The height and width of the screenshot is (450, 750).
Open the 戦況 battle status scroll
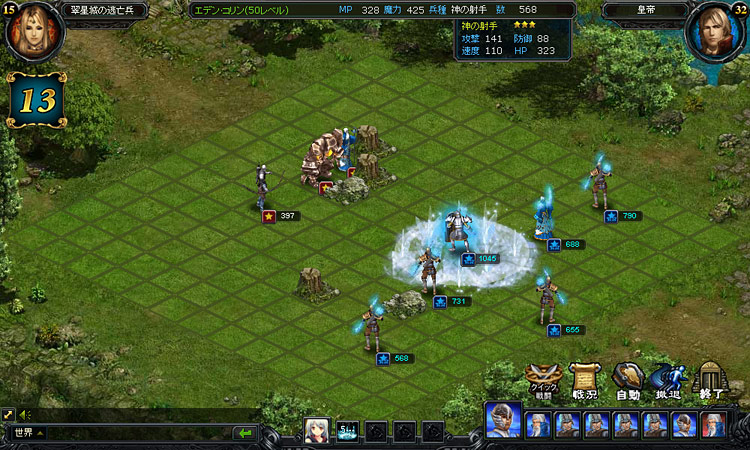pyautogui.click(x=584, y=381)
